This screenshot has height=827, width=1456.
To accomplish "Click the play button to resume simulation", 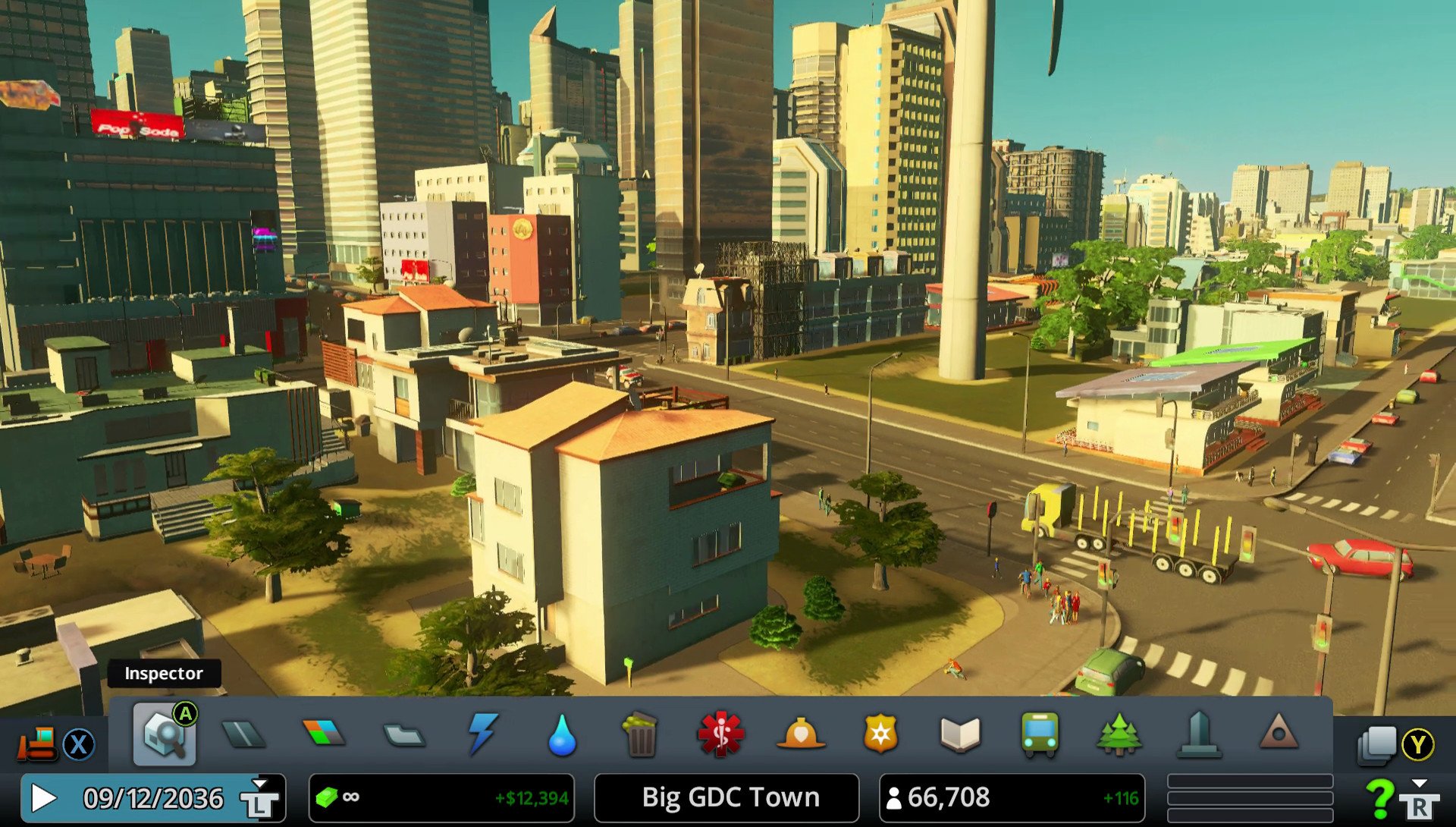I will point(43,798).
